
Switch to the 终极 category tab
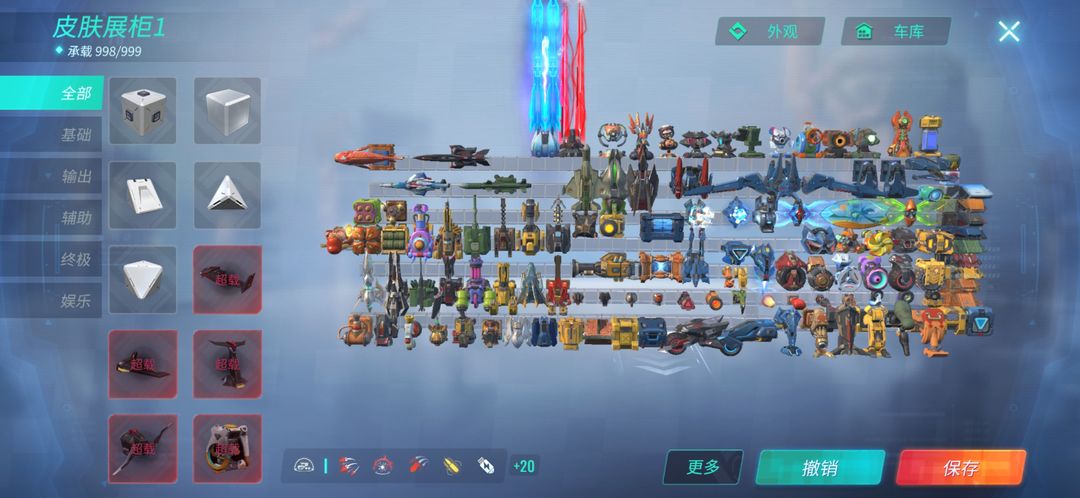75,259
